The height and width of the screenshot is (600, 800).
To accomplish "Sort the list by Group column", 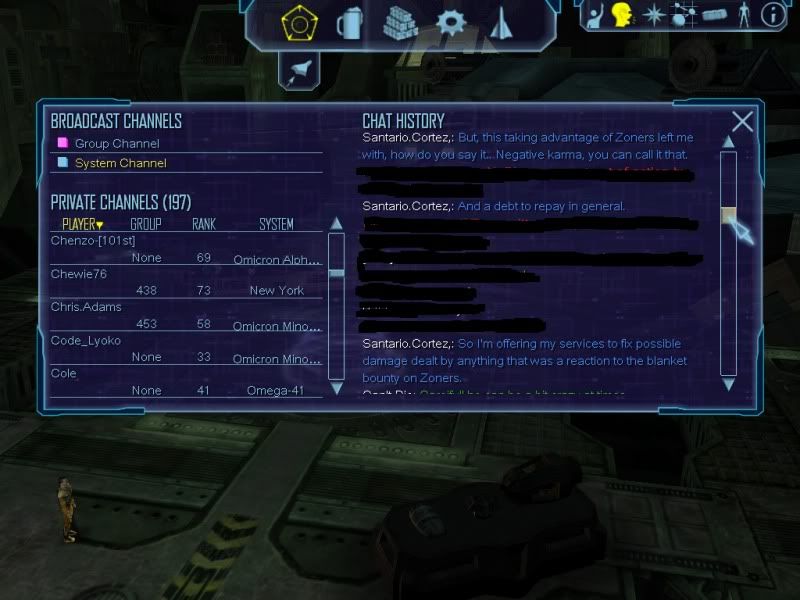I will (145, 224).
